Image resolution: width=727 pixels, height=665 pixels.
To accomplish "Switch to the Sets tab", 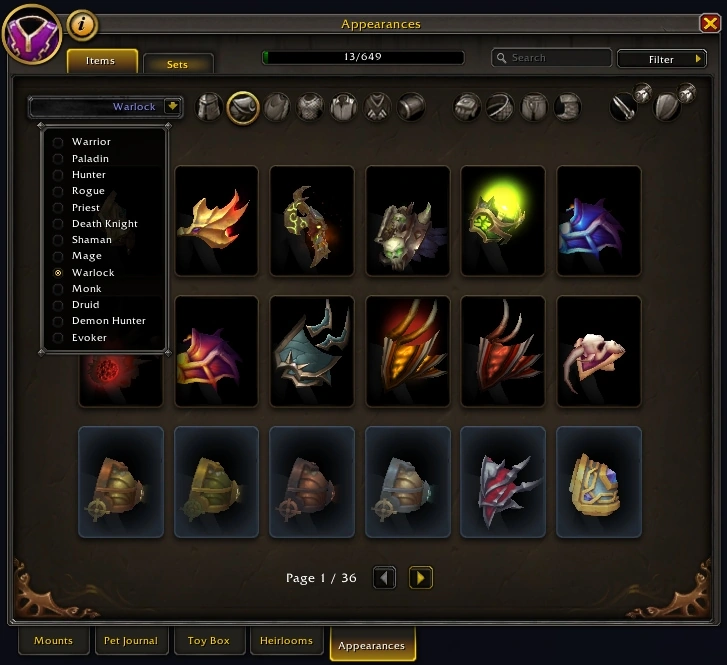I will pyautogui.click(x=178, y=64).
